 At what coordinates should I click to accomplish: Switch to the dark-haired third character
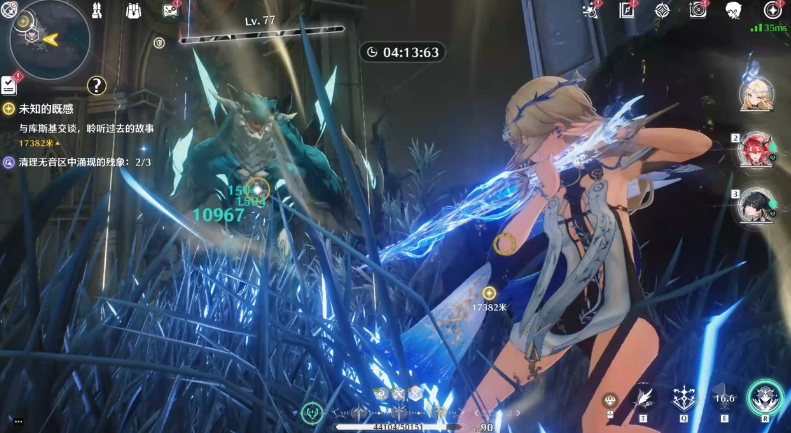click(x=753, y=205)
